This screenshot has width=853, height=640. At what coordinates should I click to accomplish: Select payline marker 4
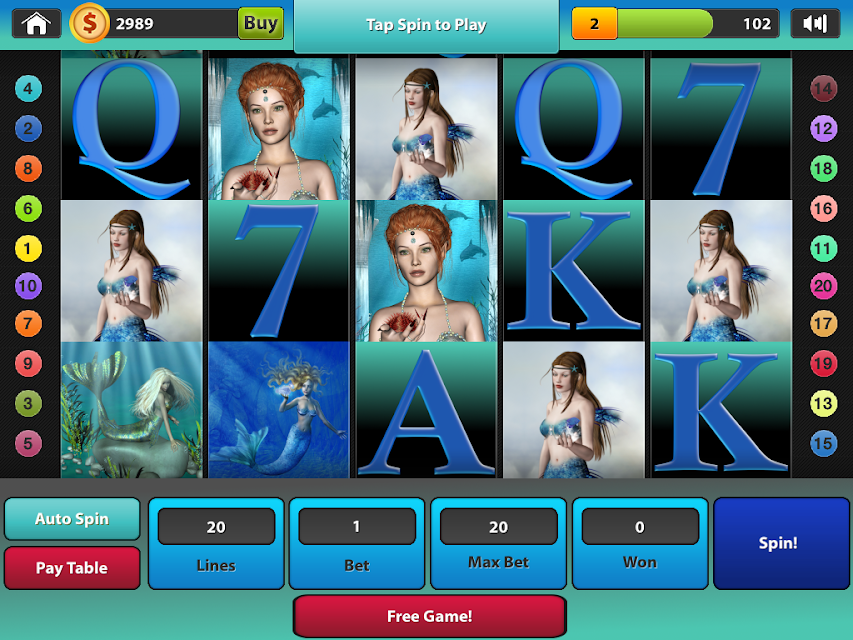click(28, 89)
